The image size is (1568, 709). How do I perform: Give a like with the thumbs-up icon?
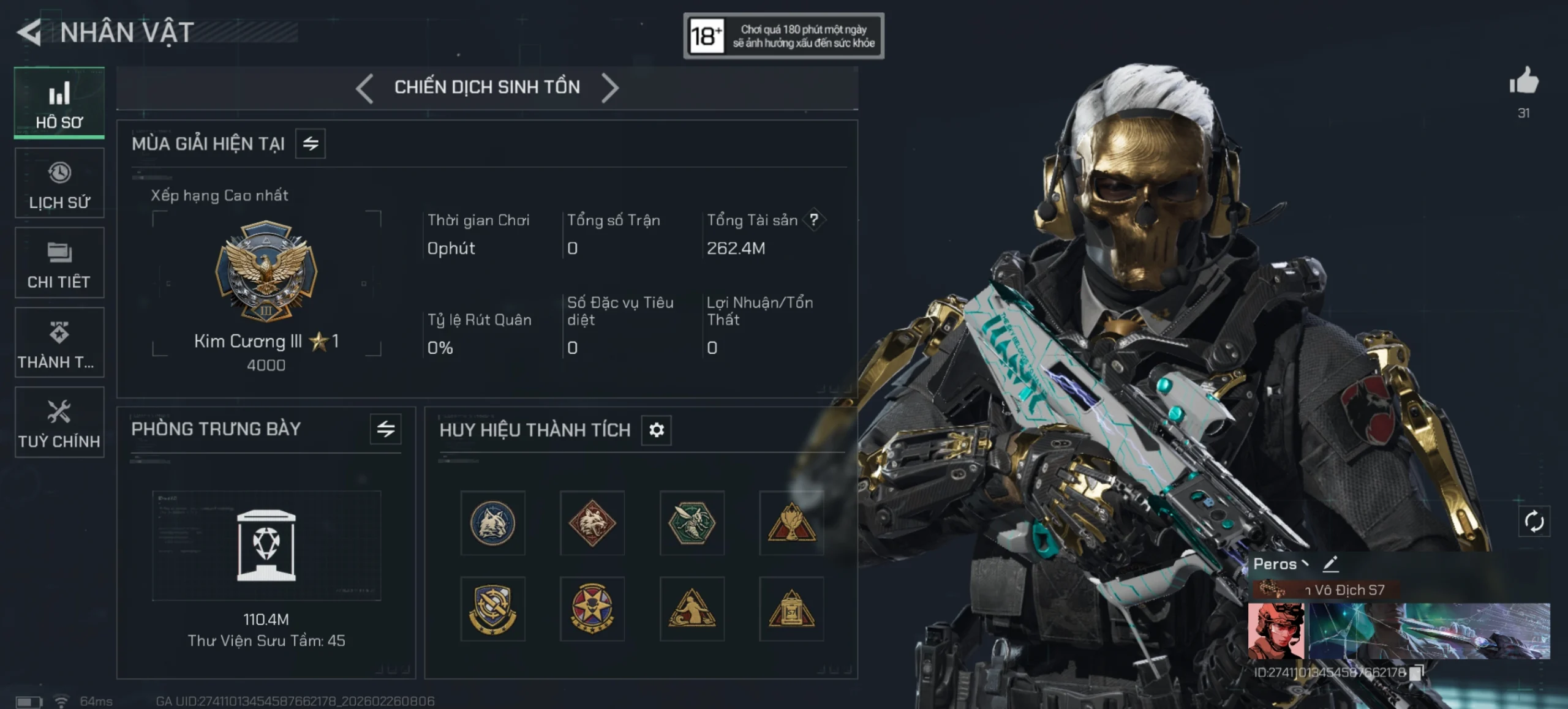point(1523,81)
